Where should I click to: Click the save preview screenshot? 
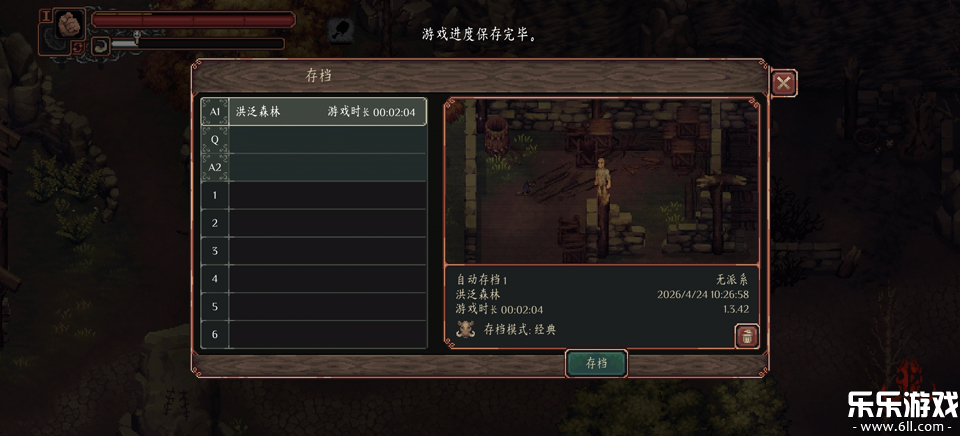(x=601, y=181)
